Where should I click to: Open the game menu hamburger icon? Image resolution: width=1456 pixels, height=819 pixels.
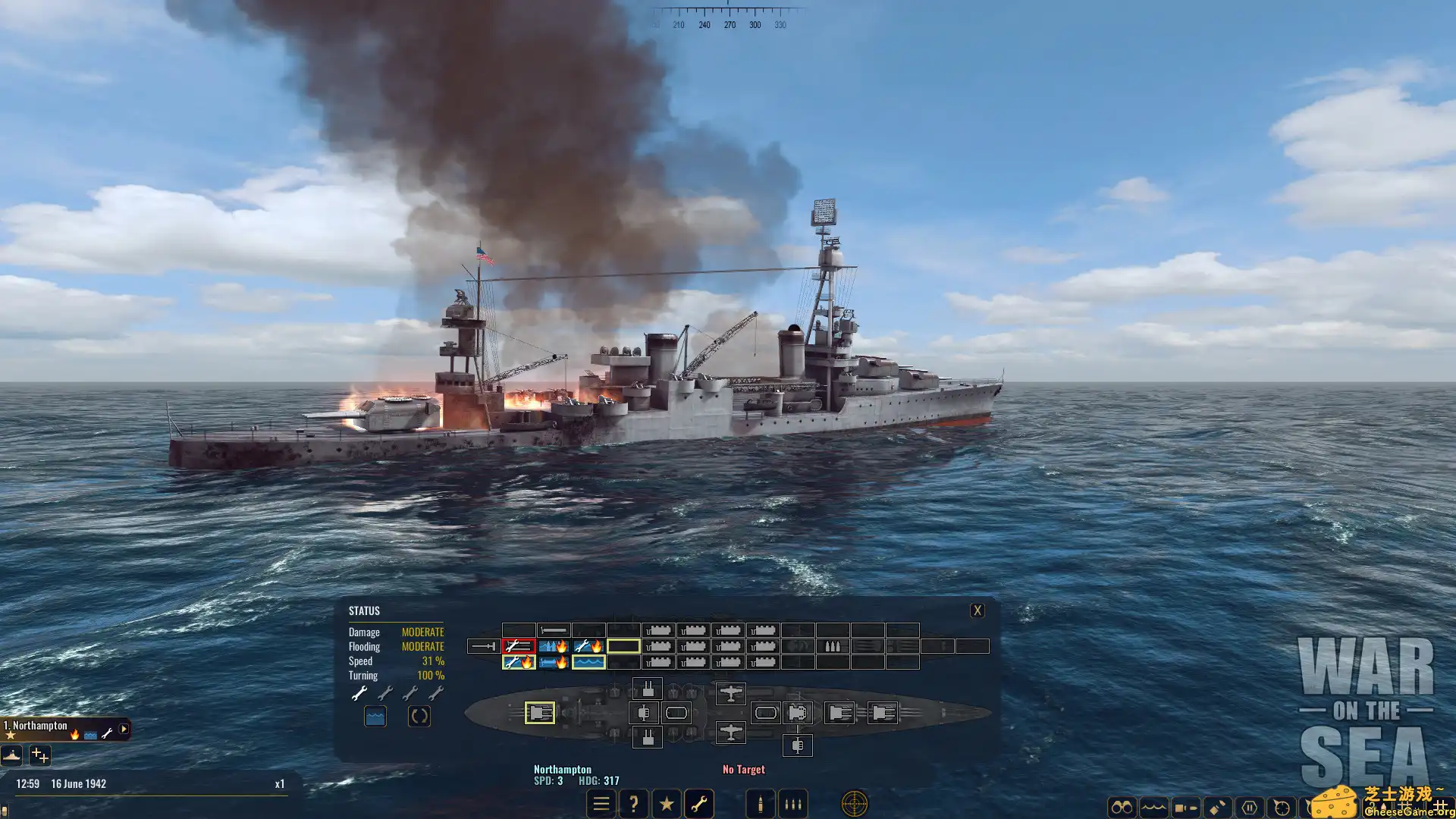(601, 804)
